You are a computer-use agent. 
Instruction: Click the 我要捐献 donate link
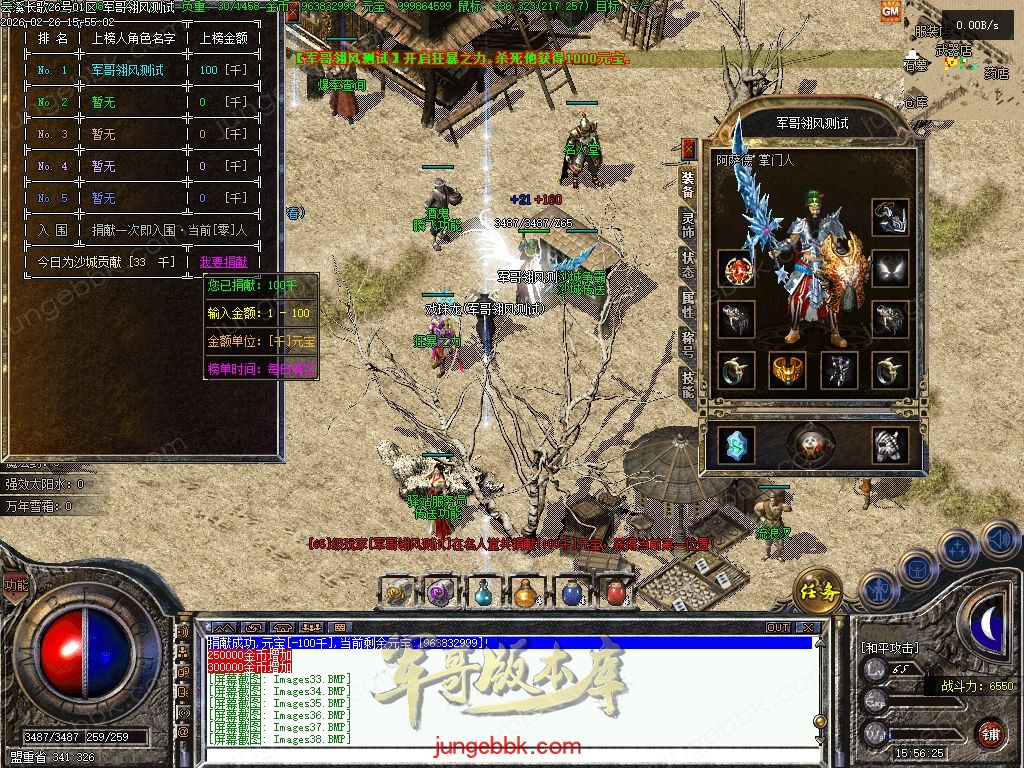coord(223,262)
